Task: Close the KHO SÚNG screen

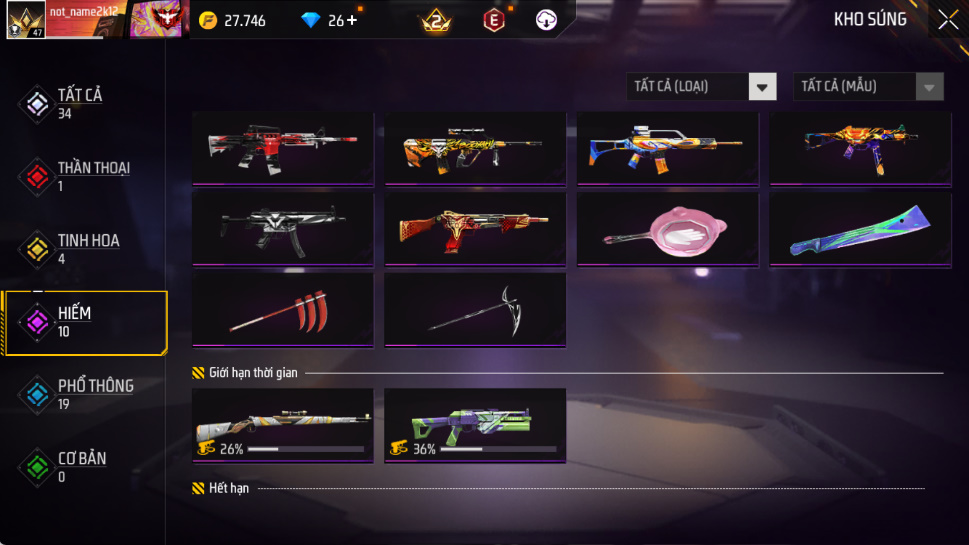Action: pos(947,19)
